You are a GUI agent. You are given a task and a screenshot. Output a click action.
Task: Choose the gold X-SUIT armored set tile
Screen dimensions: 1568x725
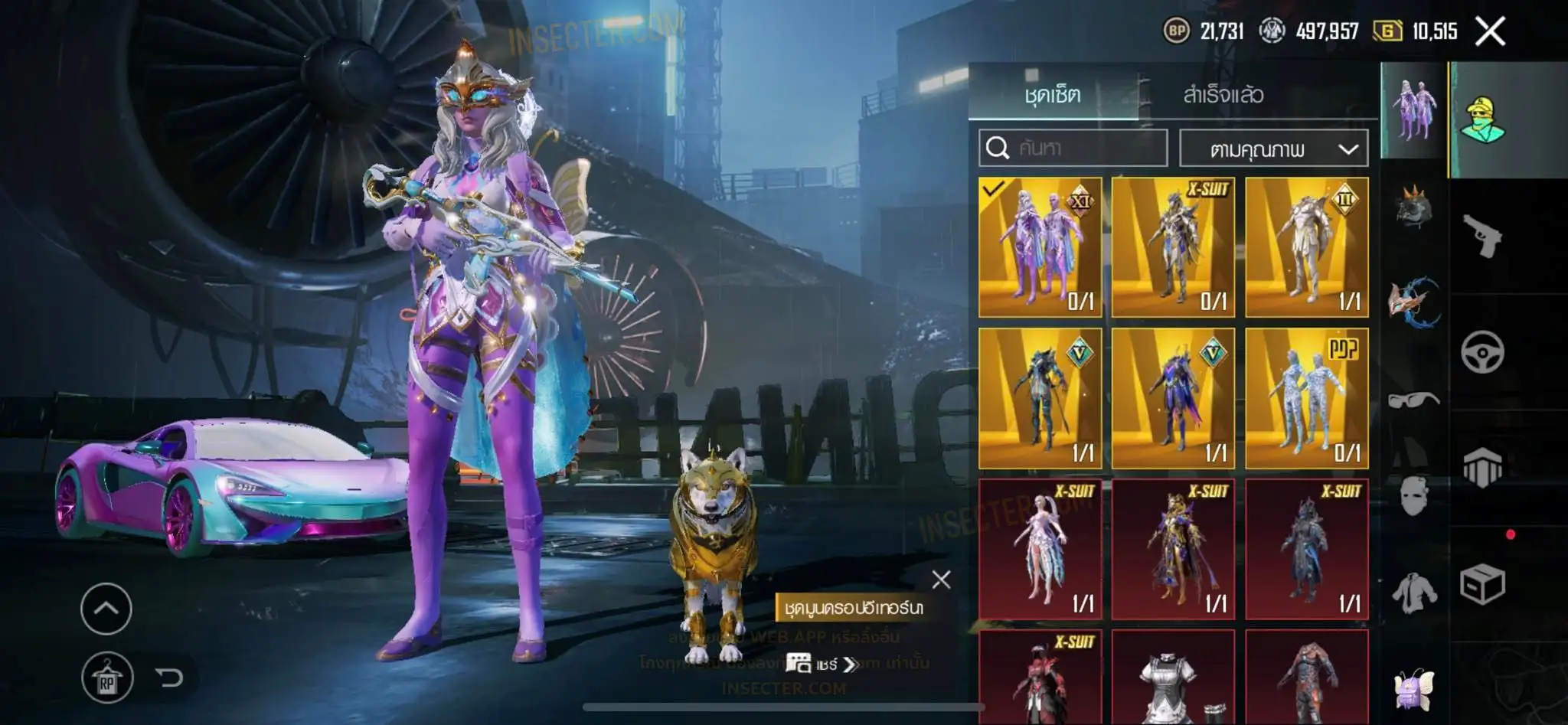[x=1173, y=247]
